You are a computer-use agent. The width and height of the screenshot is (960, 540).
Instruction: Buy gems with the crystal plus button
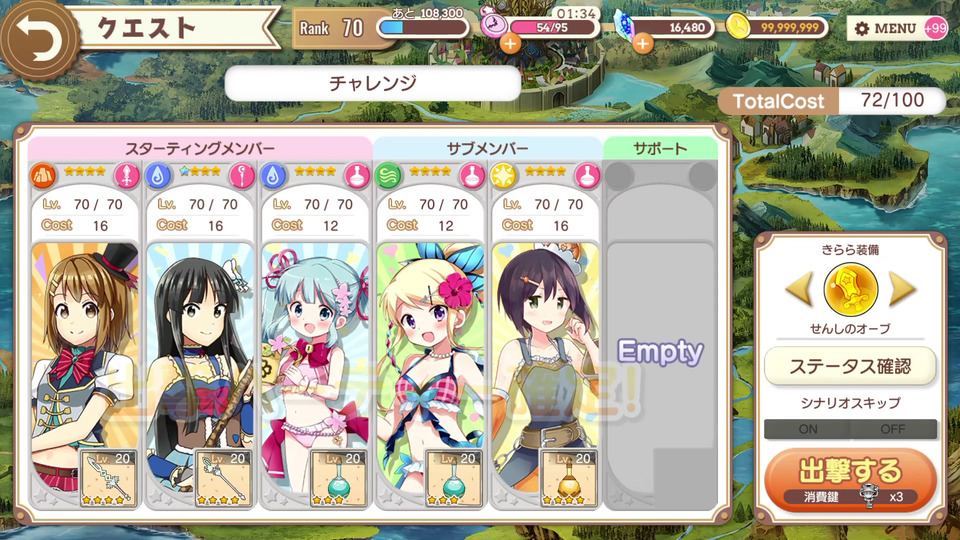click(642, 43)
